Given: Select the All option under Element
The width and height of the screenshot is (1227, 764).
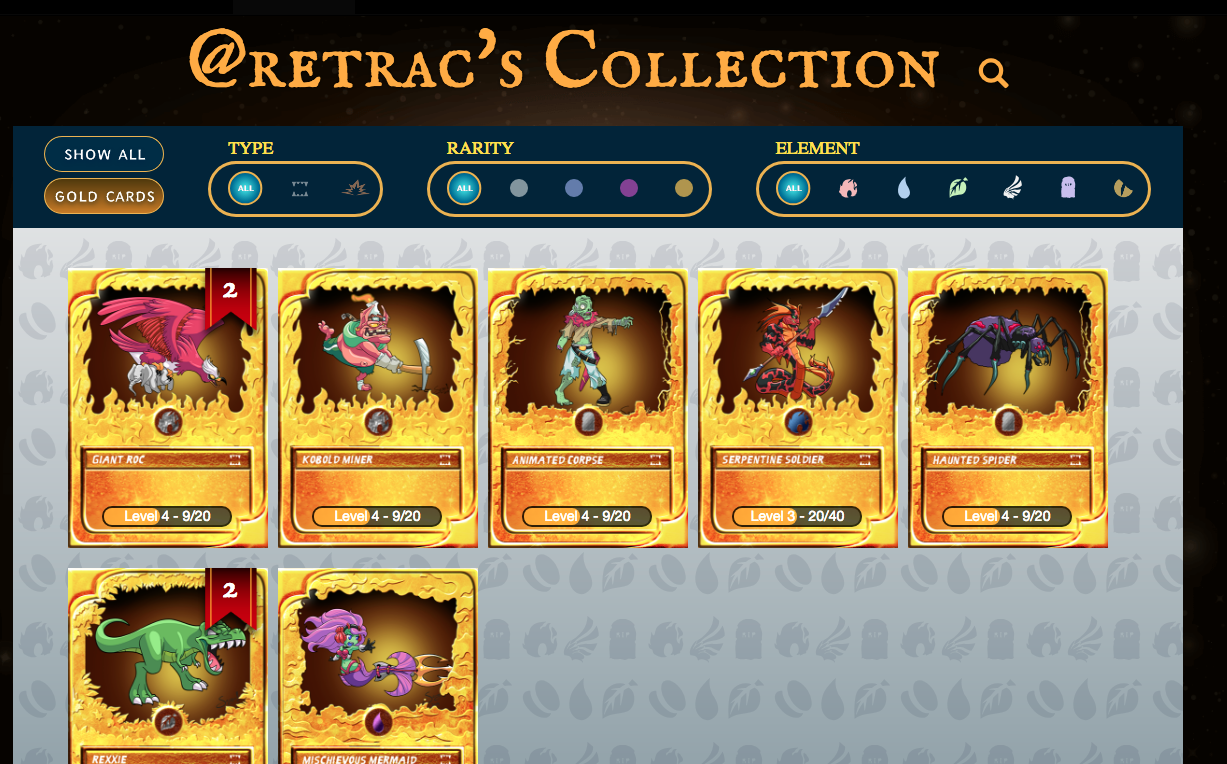Looking at the screenshot, I should [x=793, y=188].
